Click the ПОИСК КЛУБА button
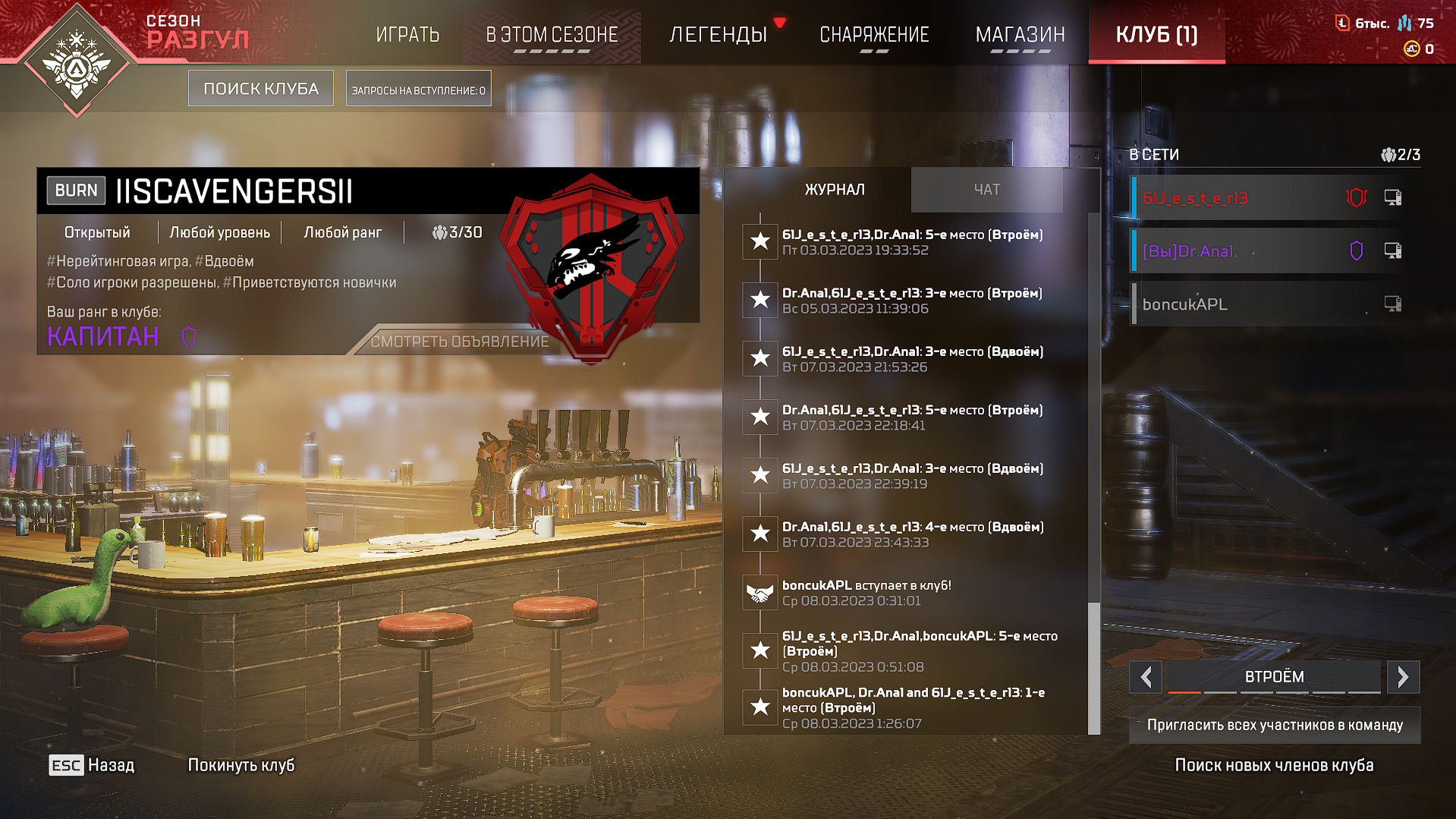This screenshot has height=819, width=1456. tap(261, 89)
